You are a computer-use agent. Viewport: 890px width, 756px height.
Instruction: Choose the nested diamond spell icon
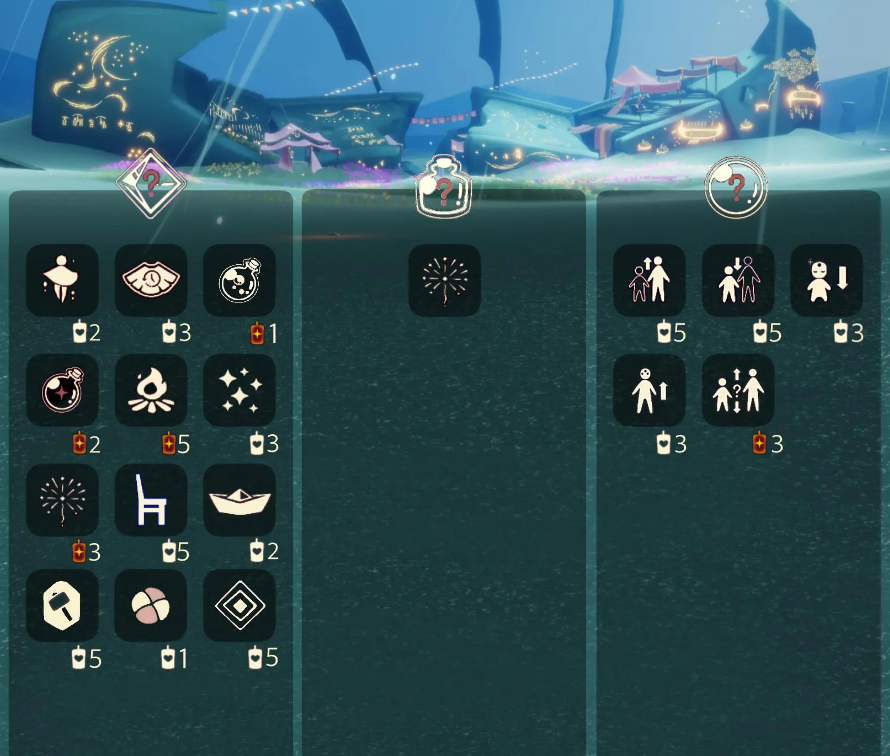pyautogui.click(x=240, y=606)
